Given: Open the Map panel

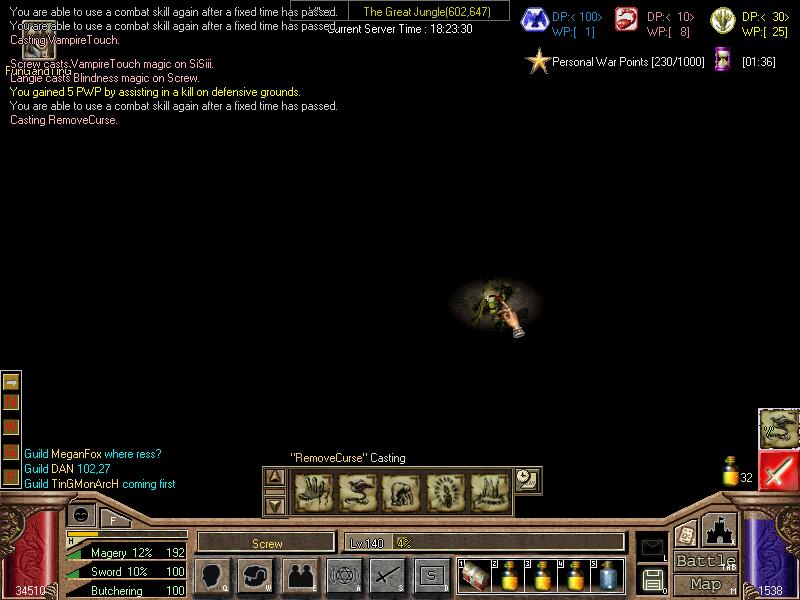Looking at the screenshot, I should pos(706,584).
